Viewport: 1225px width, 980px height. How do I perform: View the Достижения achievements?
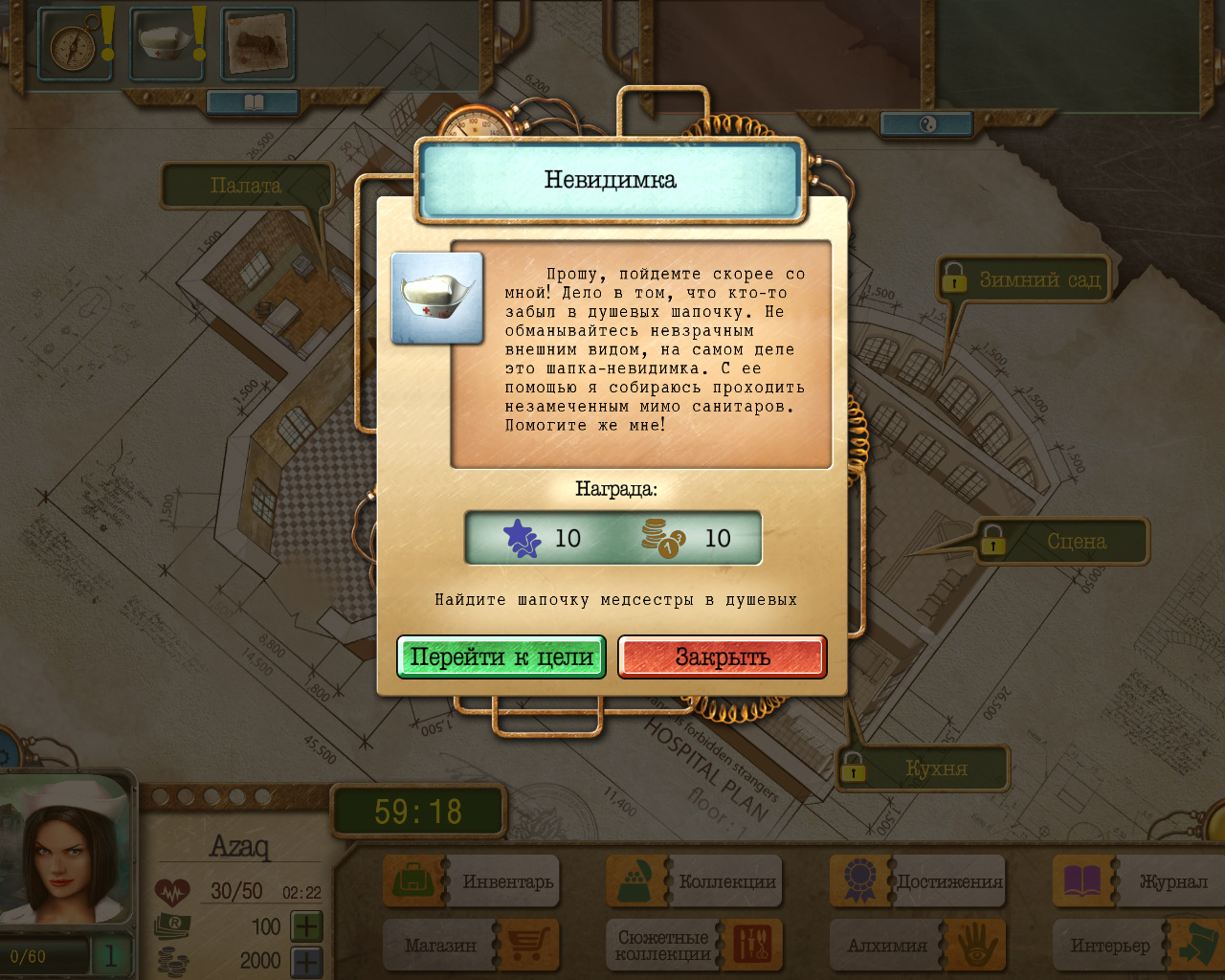pyautogui.click(x=919, y=881)
